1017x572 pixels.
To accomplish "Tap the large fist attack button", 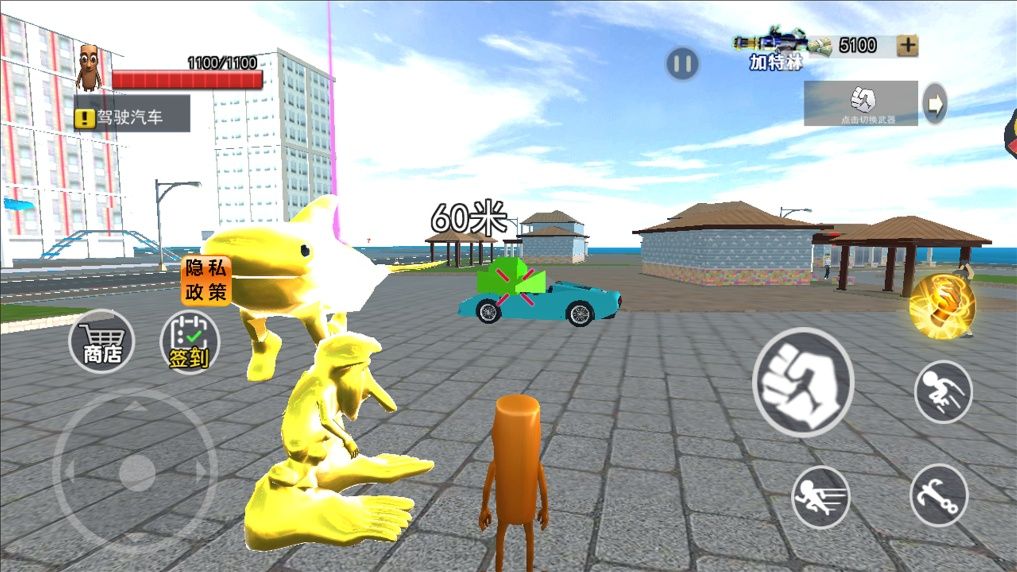I will point(802,382).
